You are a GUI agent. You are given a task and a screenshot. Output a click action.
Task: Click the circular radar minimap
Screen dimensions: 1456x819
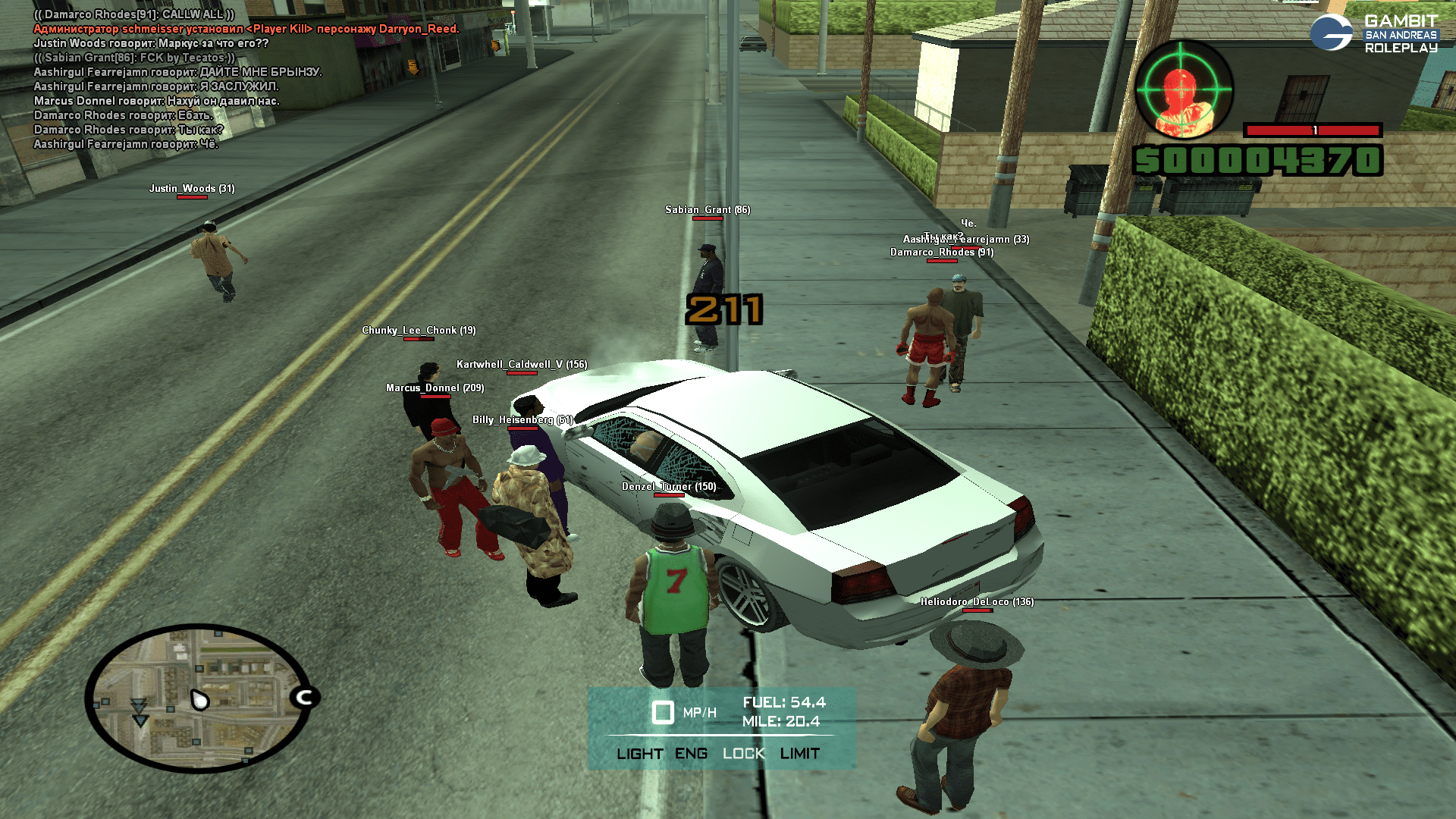coord(199,698)
